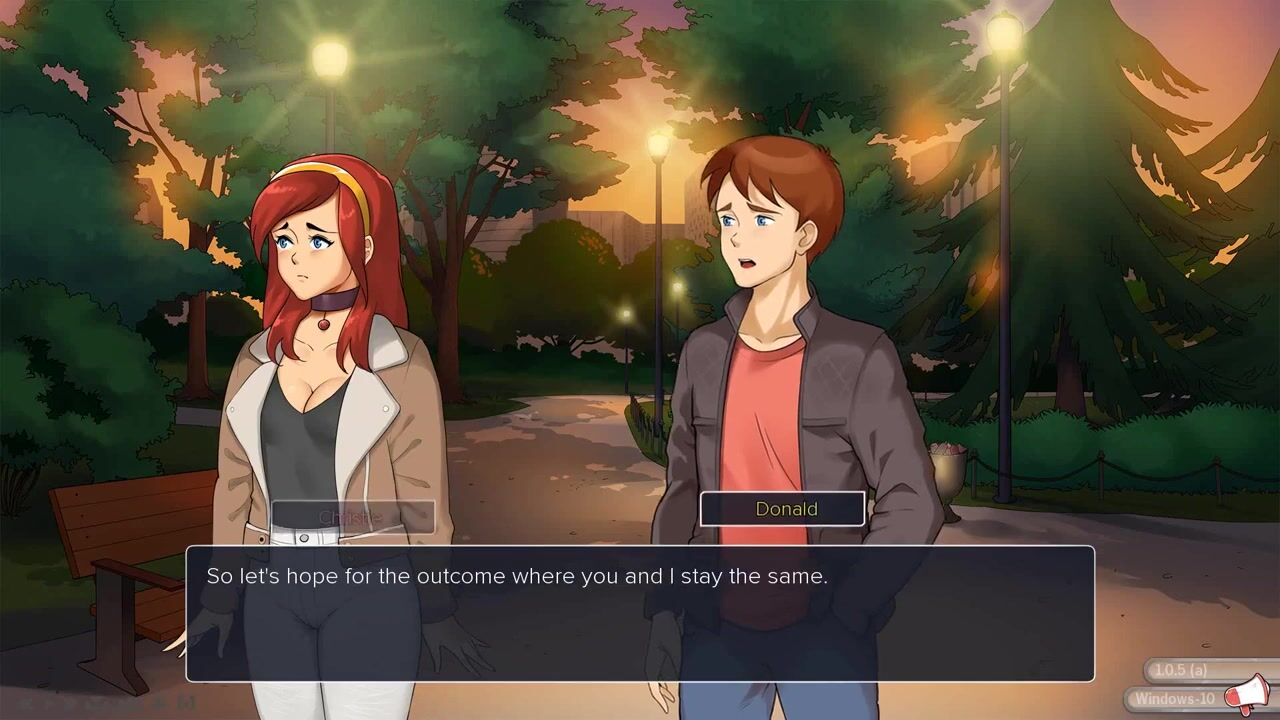
Task: Click the megaphone feedback icon
Action: 1246,695
